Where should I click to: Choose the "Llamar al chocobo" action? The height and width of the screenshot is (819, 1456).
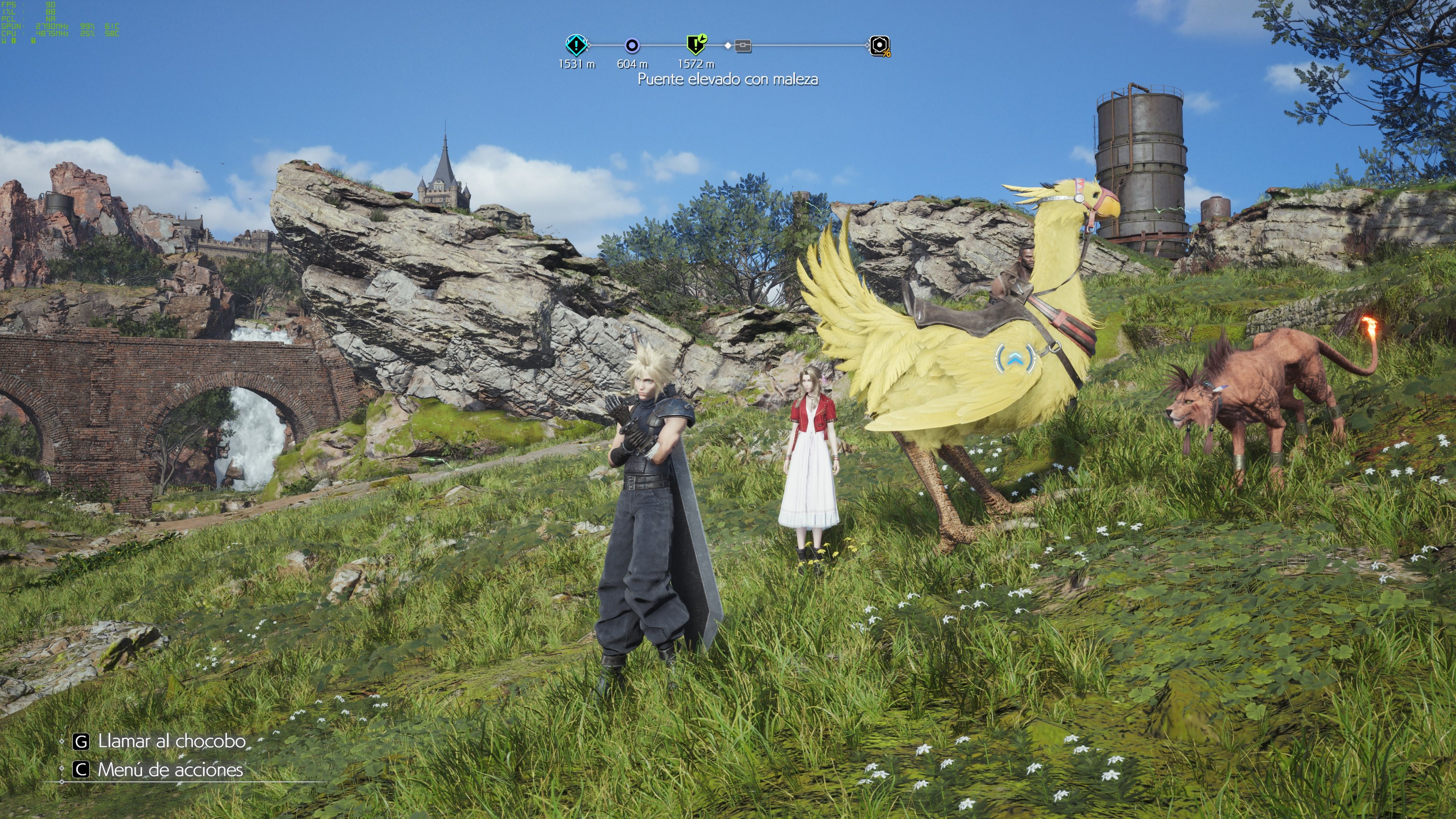pos(171,741)
